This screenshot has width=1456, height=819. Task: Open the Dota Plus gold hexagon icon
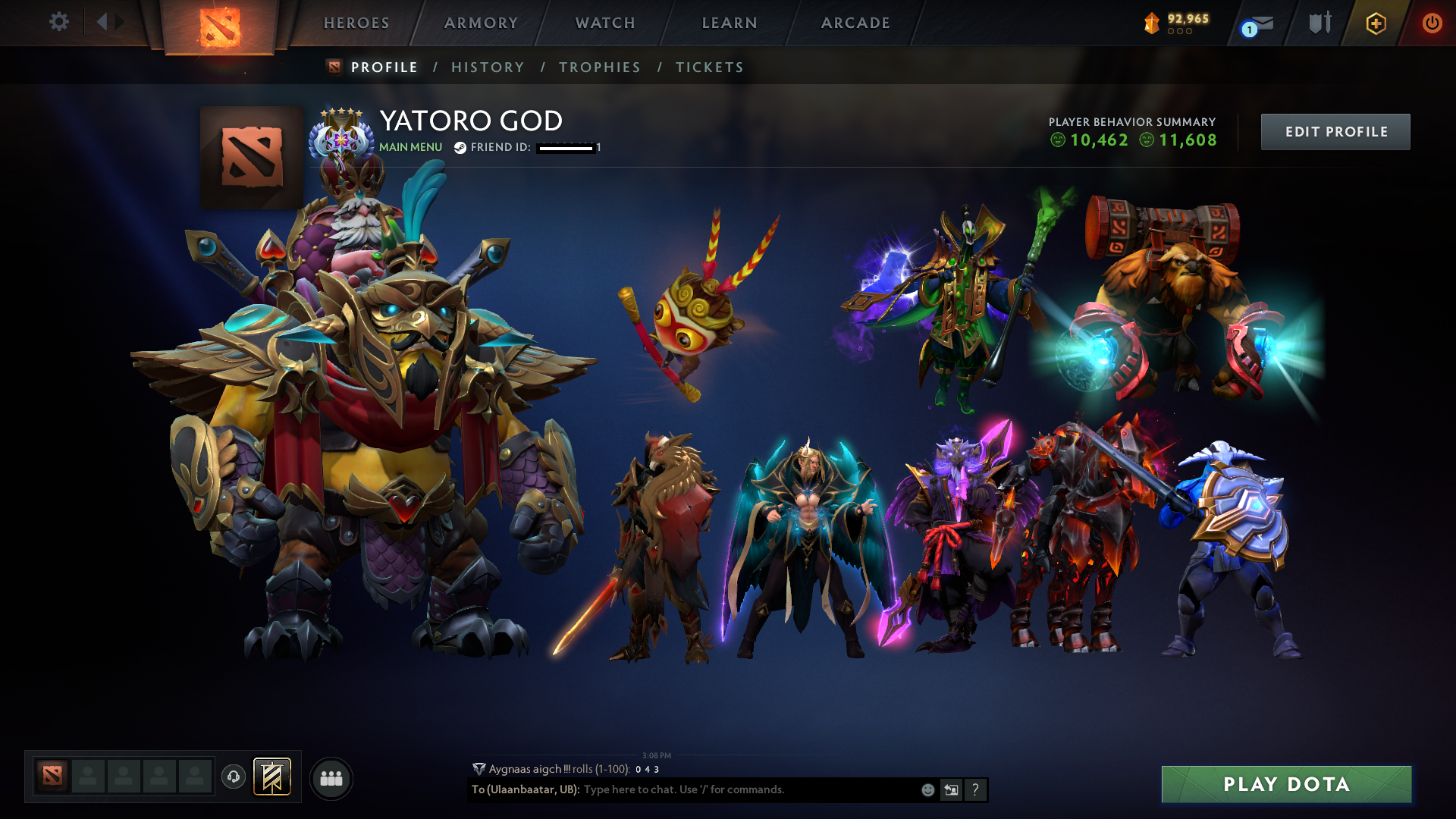[x=1378, y=23]
